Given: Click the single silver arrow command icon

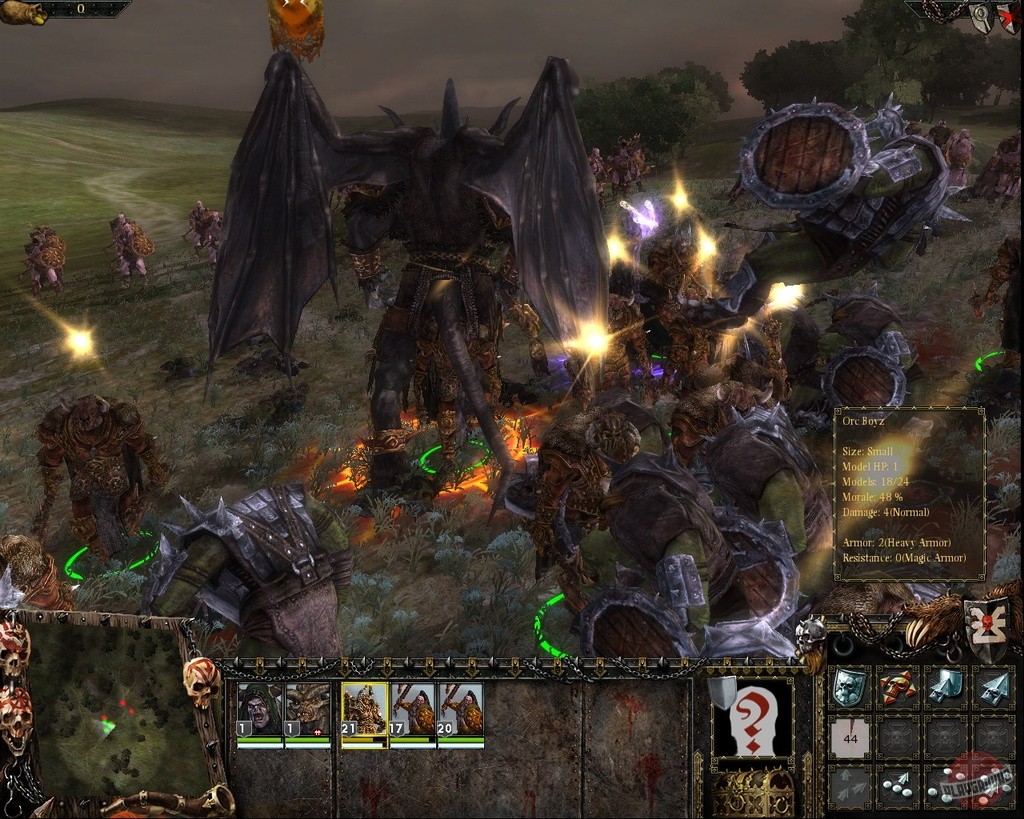Looking at the screenshot, I should [994, 687].
